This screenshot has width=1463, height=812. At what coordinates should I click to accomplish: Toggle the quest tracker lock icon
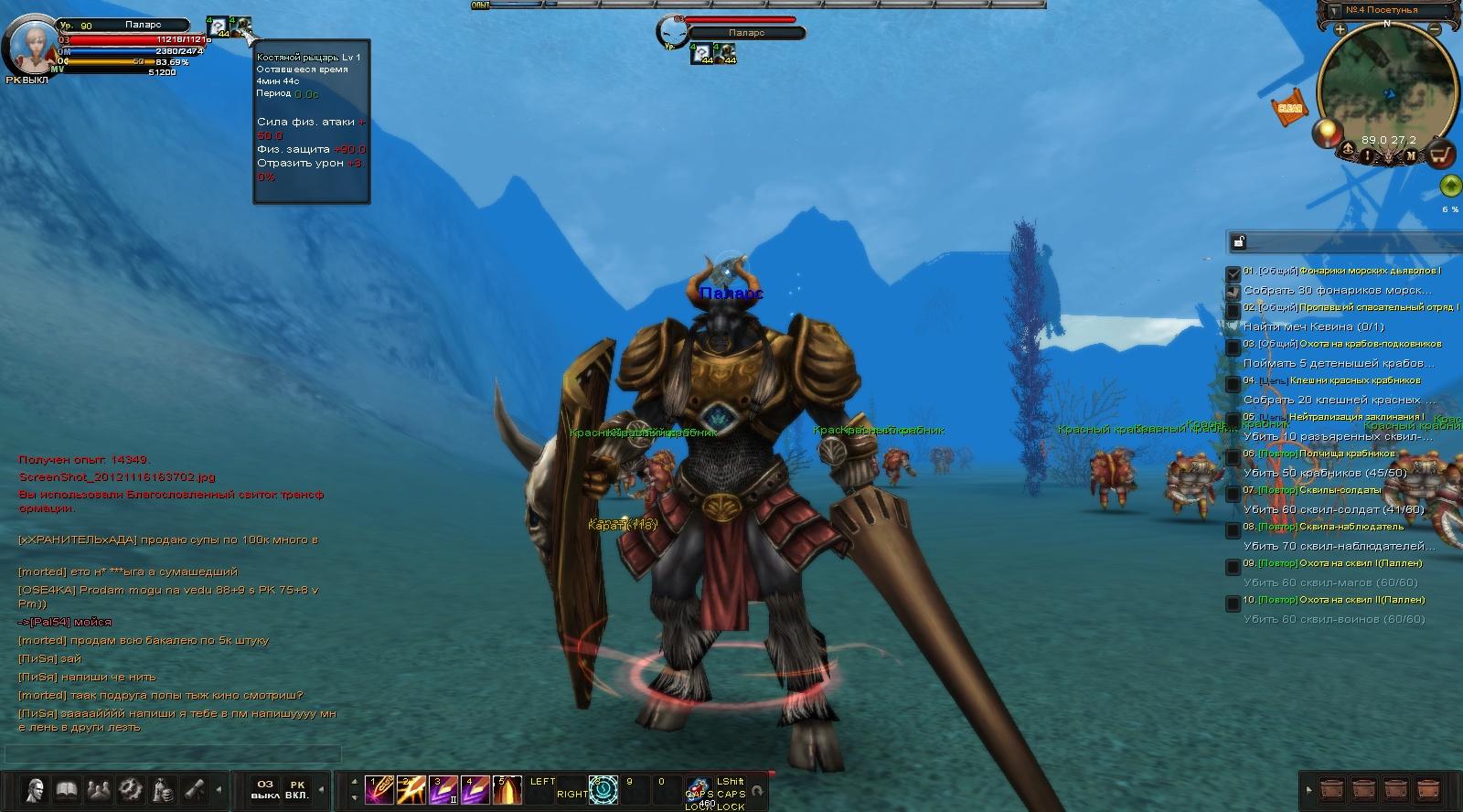coord(1238,241)
